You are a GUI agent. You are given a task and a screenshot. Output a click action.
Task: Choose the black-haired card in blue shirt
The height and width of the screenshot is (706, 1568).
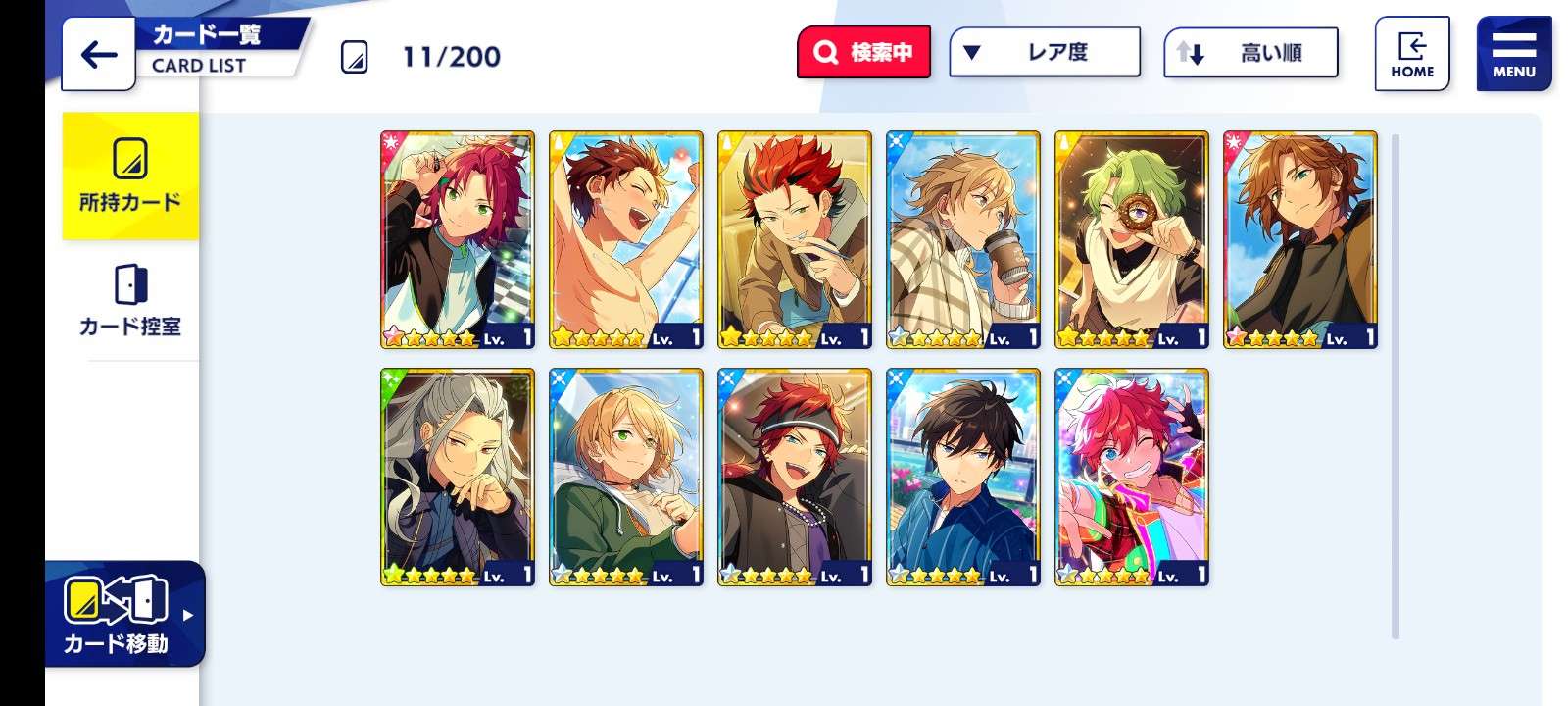pyautogui.click(x=963, y=477)
